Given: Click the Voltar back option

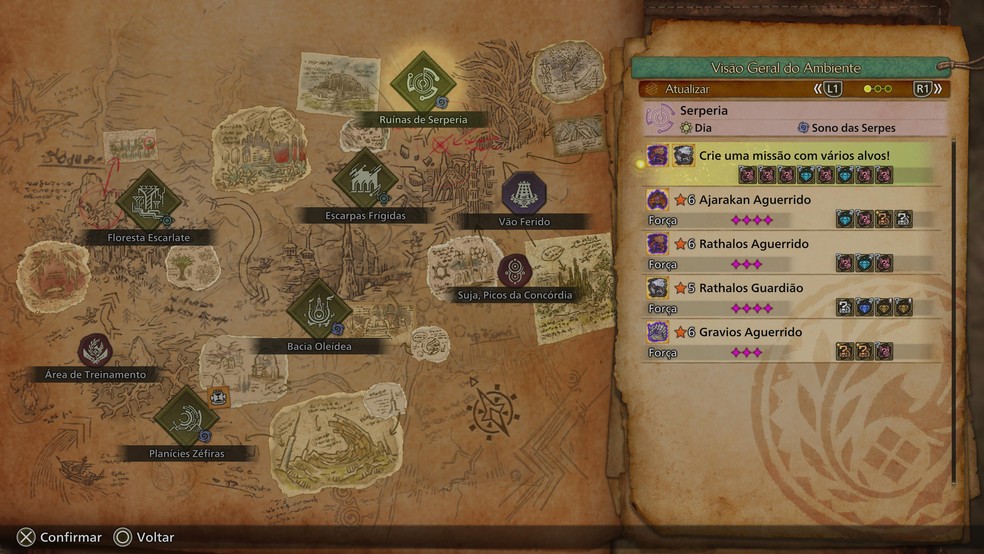Looking at the screenshot, I should (x=145, y=537).
